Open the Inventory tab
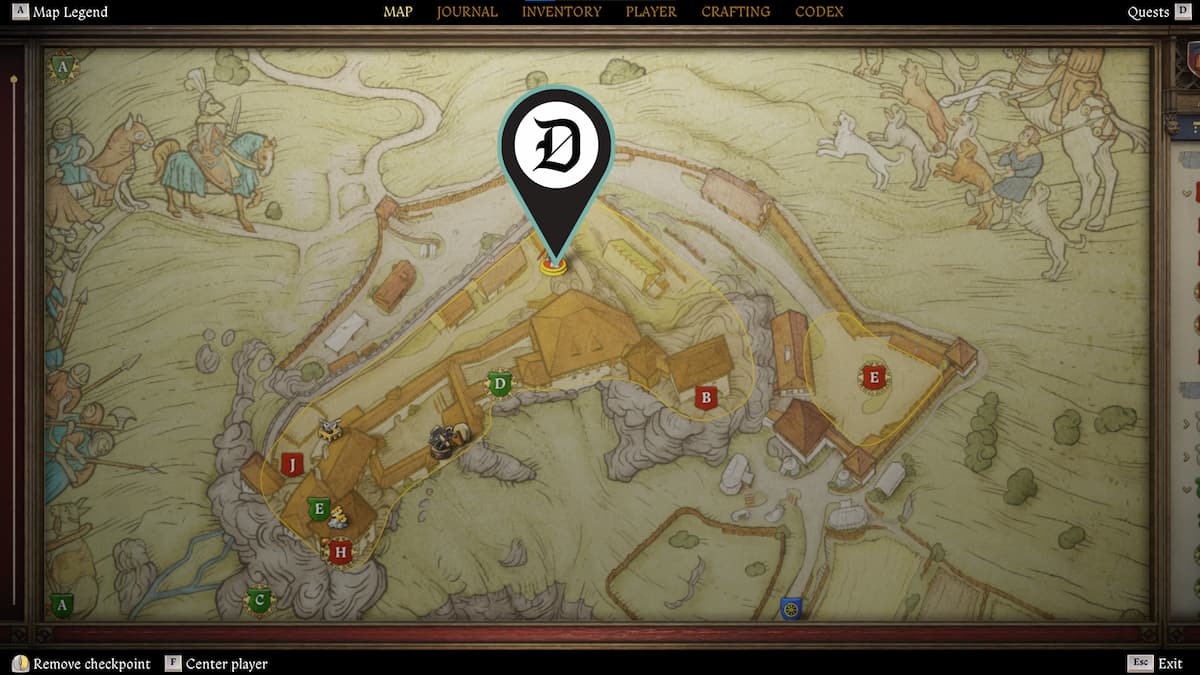Image resolution: width=1200 pixels, height=675 pixels. [561, 12]
